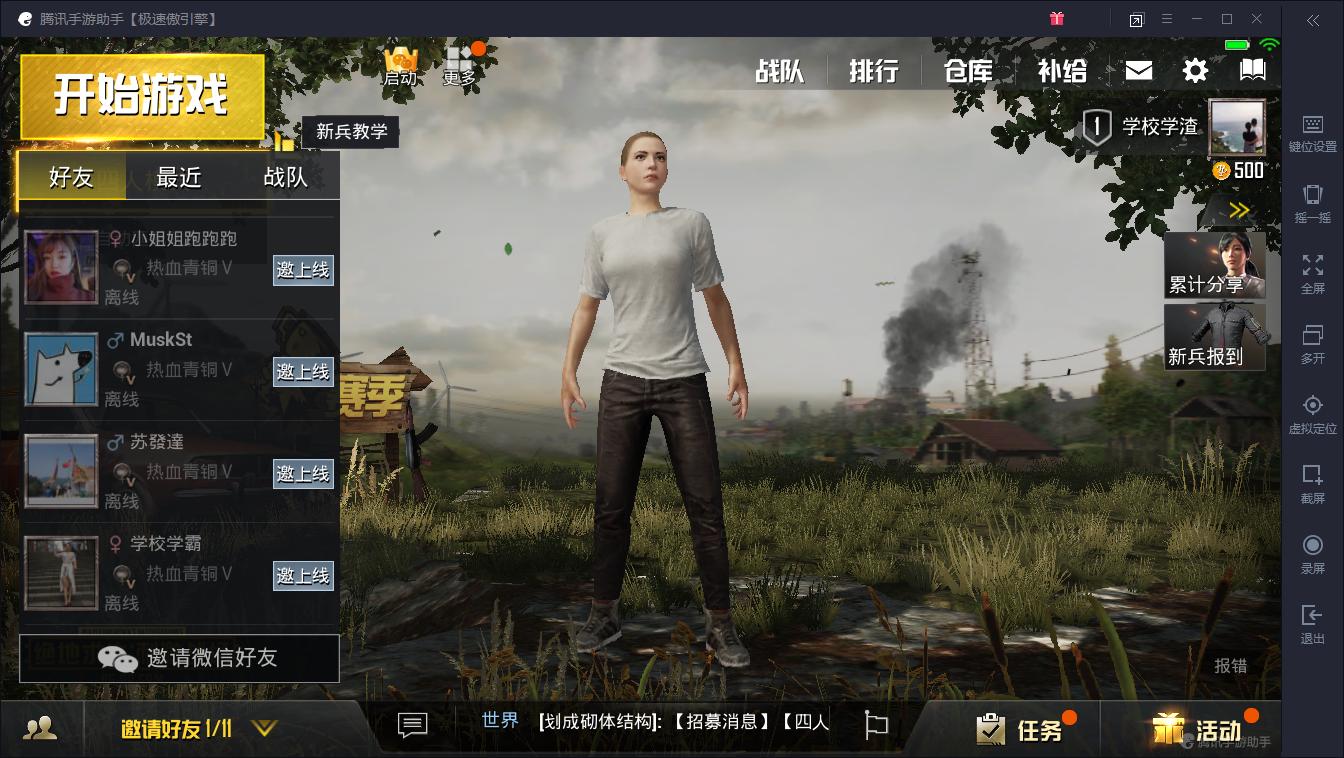1344x758 pixels.
Task: Click 全屏 fullscreen in emulator sidebar
Action: click(1312, 273)
